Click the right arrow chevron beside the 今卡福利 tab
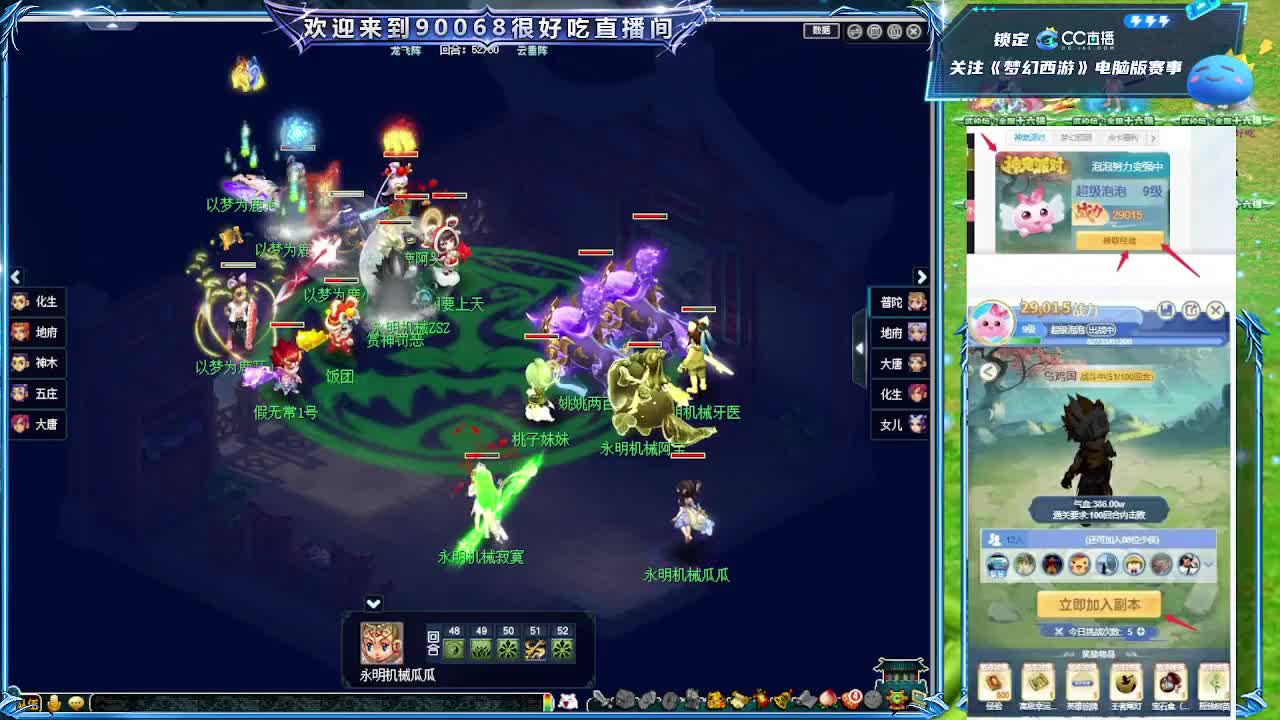 tap(1153, 138)
